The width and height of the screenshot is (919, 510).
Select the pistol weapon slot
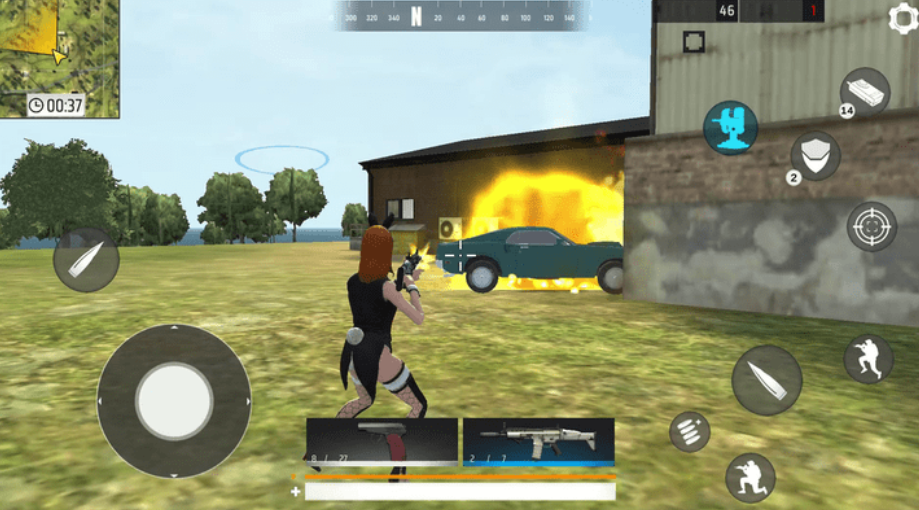382,441
